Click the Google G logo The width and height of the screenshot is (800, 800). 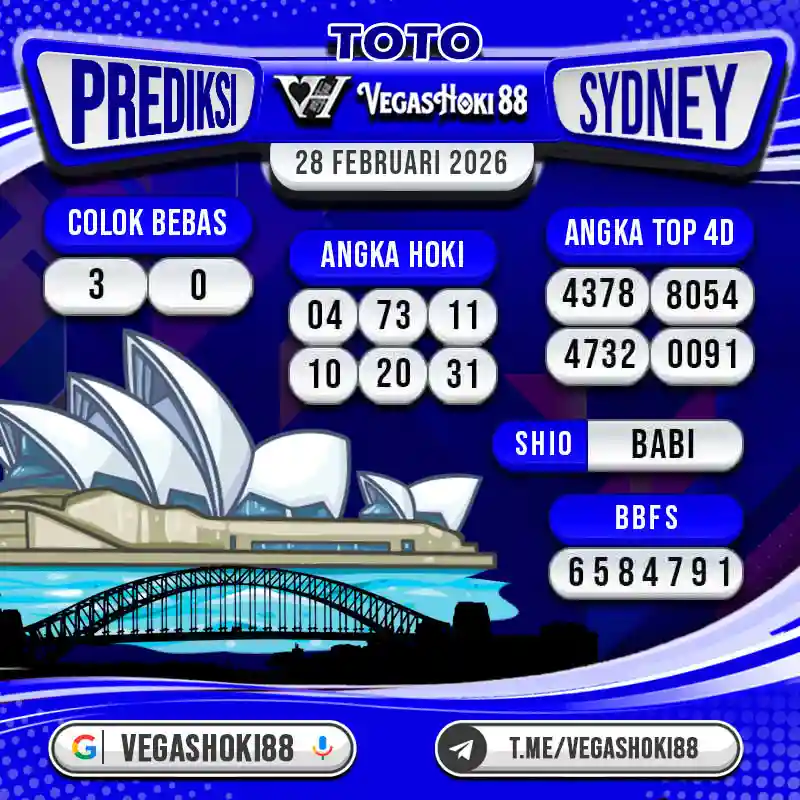[86, 748]
